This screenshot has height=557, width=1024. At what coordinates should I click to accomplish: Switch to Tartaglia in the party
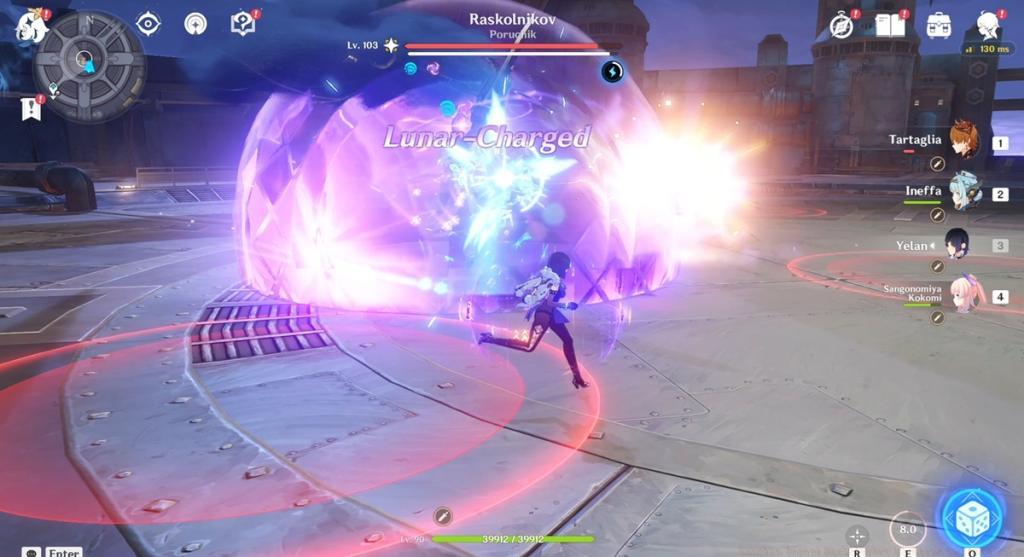click(963, 141)
